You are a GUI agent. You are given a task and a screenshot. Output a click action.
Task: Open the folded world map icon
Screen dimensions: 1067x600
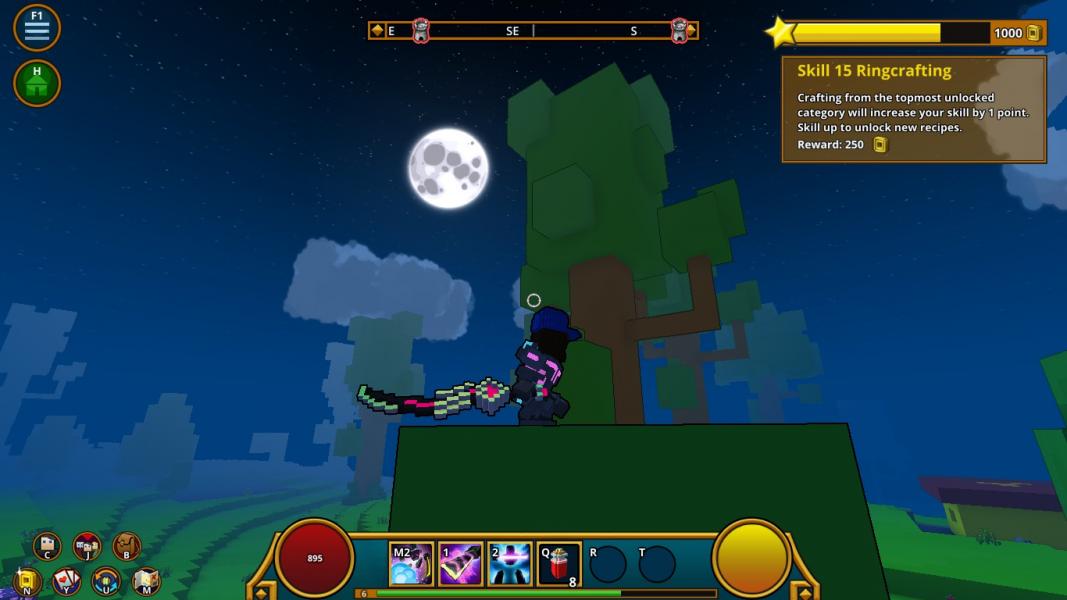pos(146,580)
